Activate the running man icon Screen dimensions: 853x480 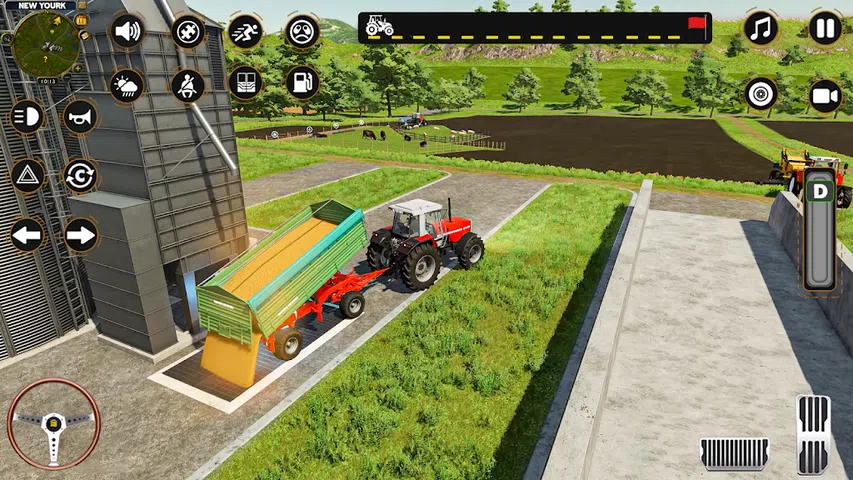pos(245,32)
